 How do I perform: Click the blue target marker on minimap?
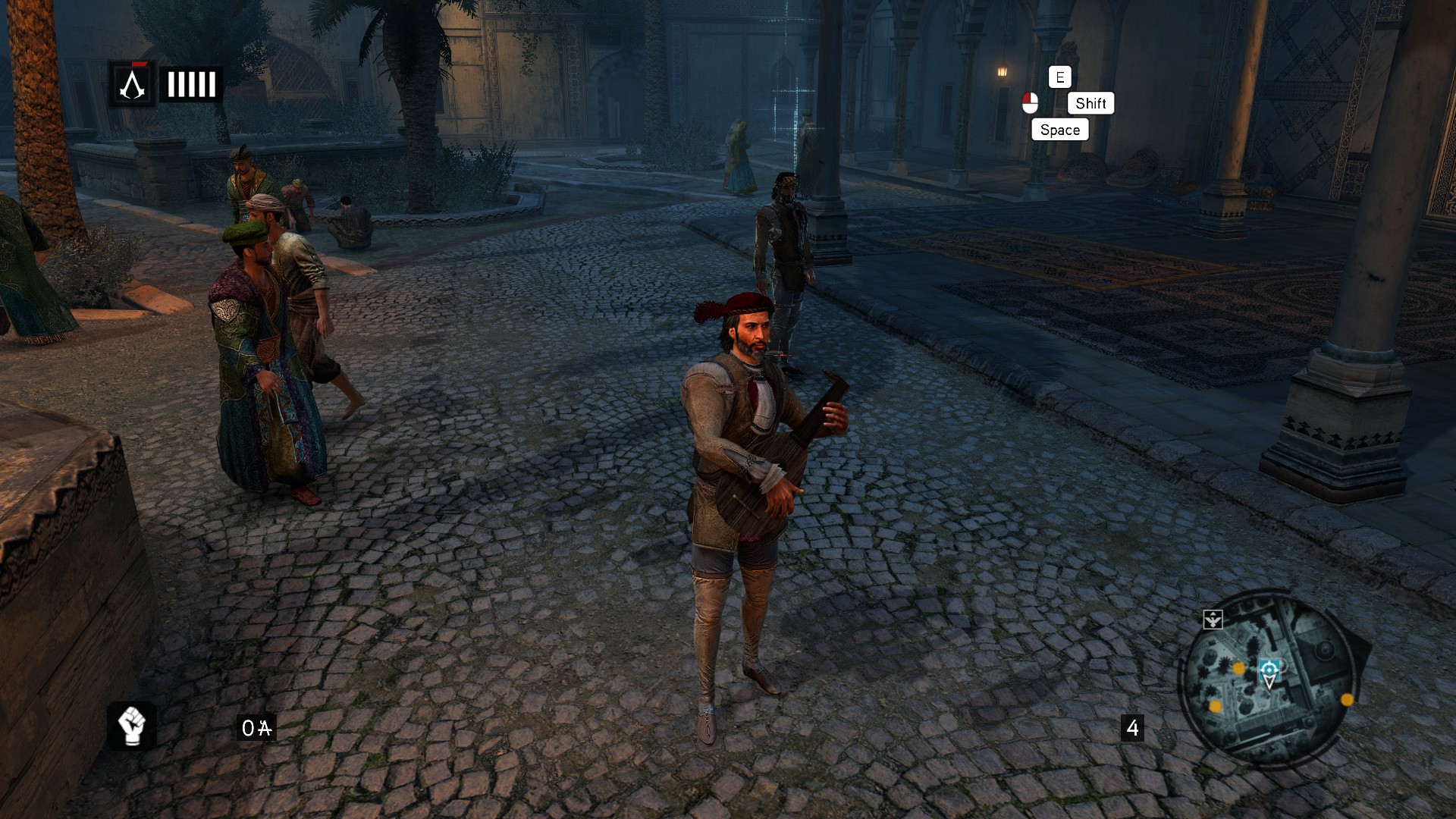1269,670
